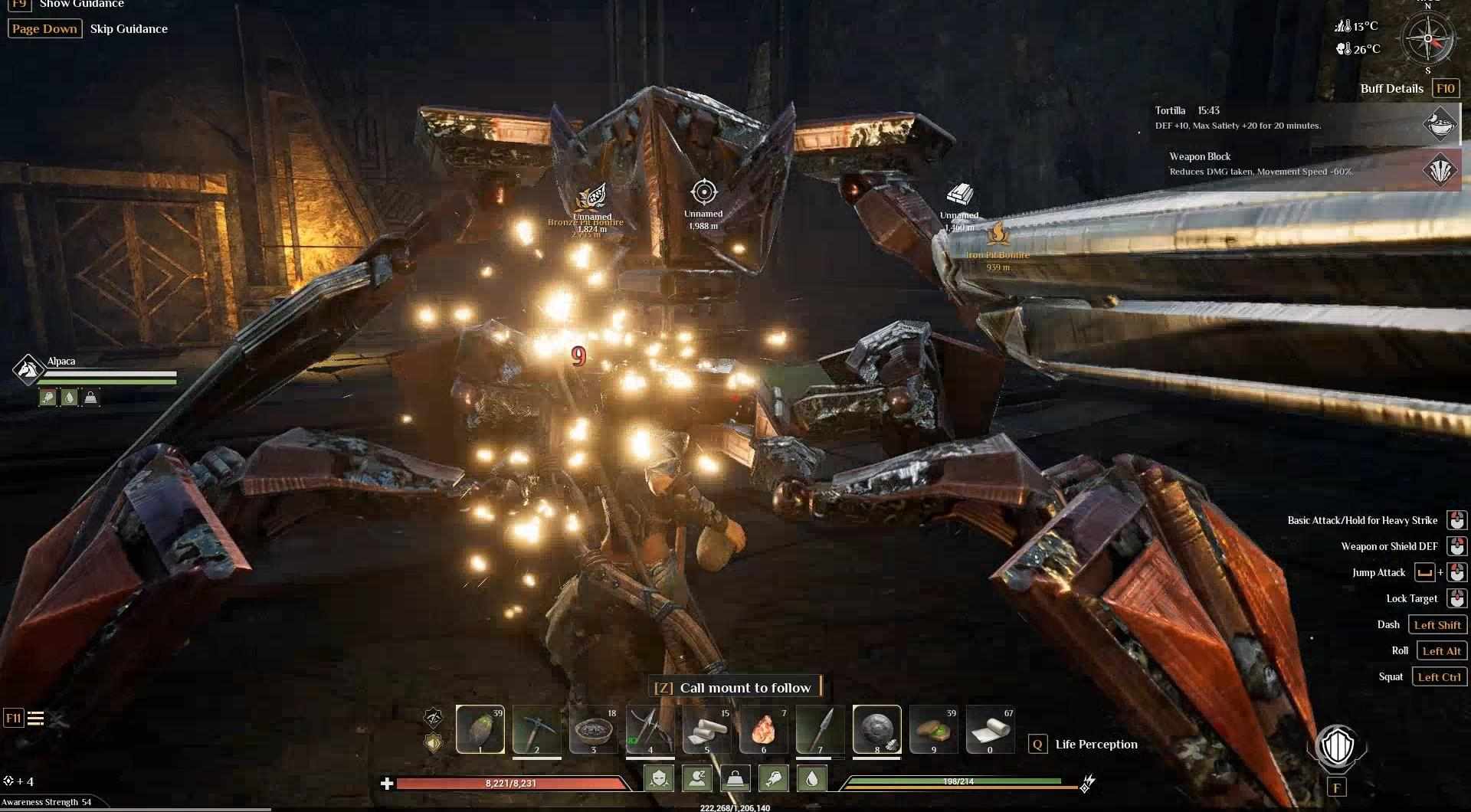Equip the spear in hotbar slot 7
This screenshot has height=812, width=1471.
(820, 729)
